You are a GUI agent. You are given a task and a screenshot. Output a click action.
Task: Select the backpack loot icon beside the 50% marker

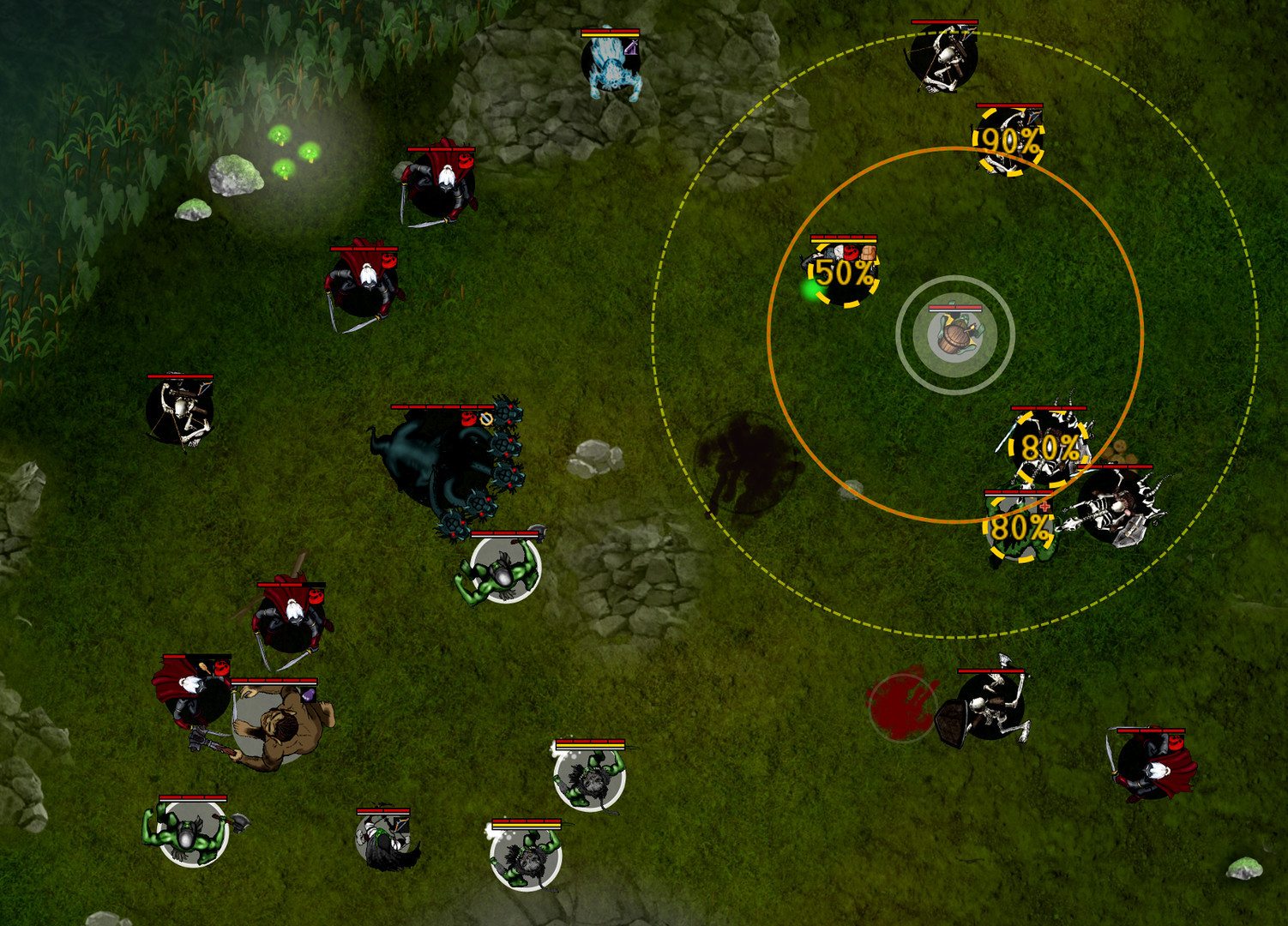868,252
